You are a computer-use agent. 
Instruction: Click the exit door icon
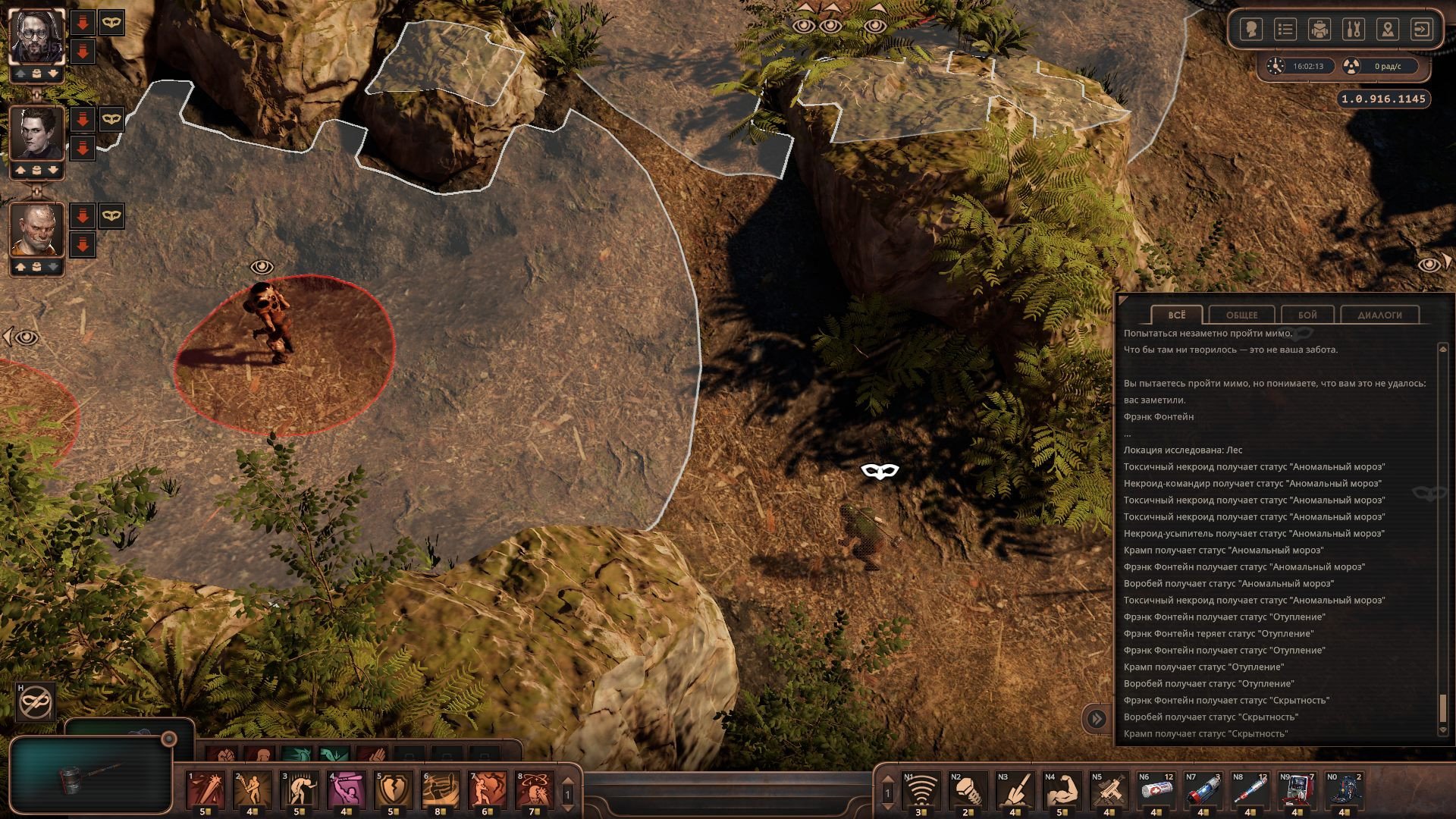(x=1421, y=30)
